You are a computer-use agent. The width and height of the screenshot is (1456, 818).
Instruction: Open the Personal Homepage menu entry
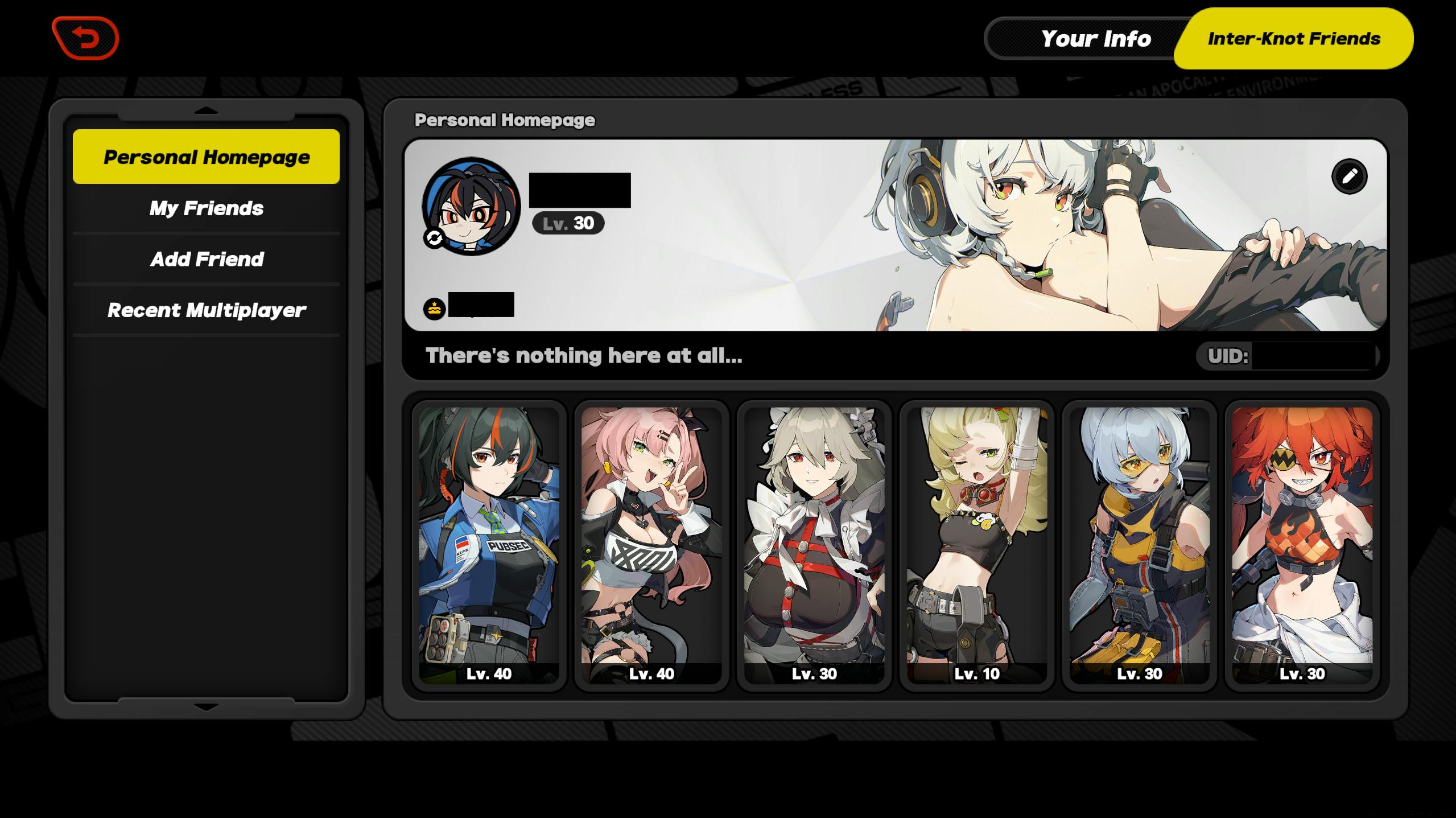206,157
